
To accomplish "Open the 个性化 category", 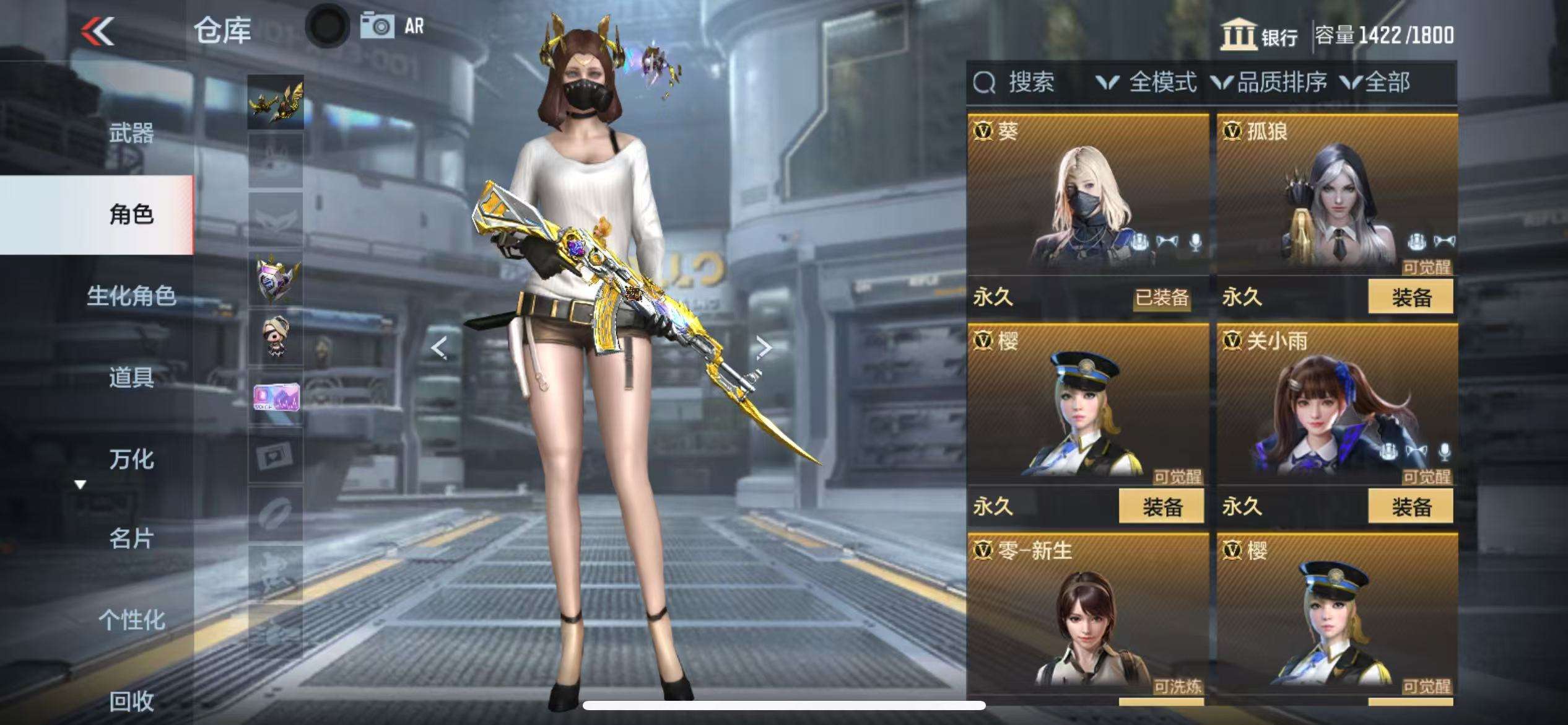I will point(131,619).
